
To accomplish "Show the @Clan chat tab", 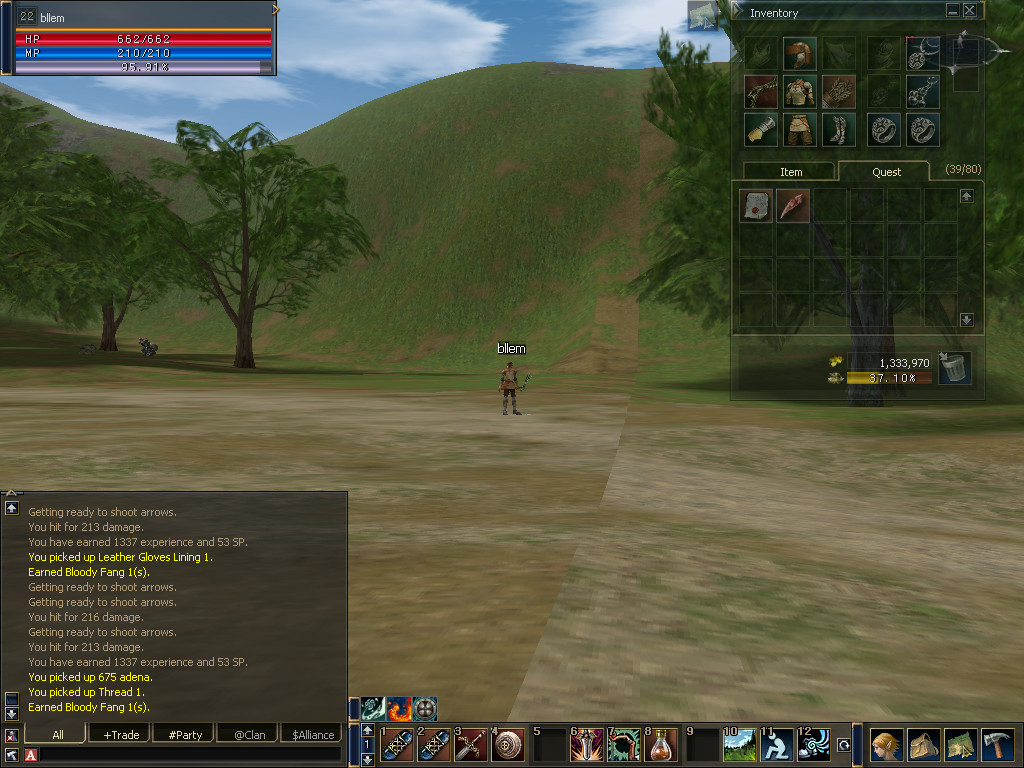I will tap(249, 735).
